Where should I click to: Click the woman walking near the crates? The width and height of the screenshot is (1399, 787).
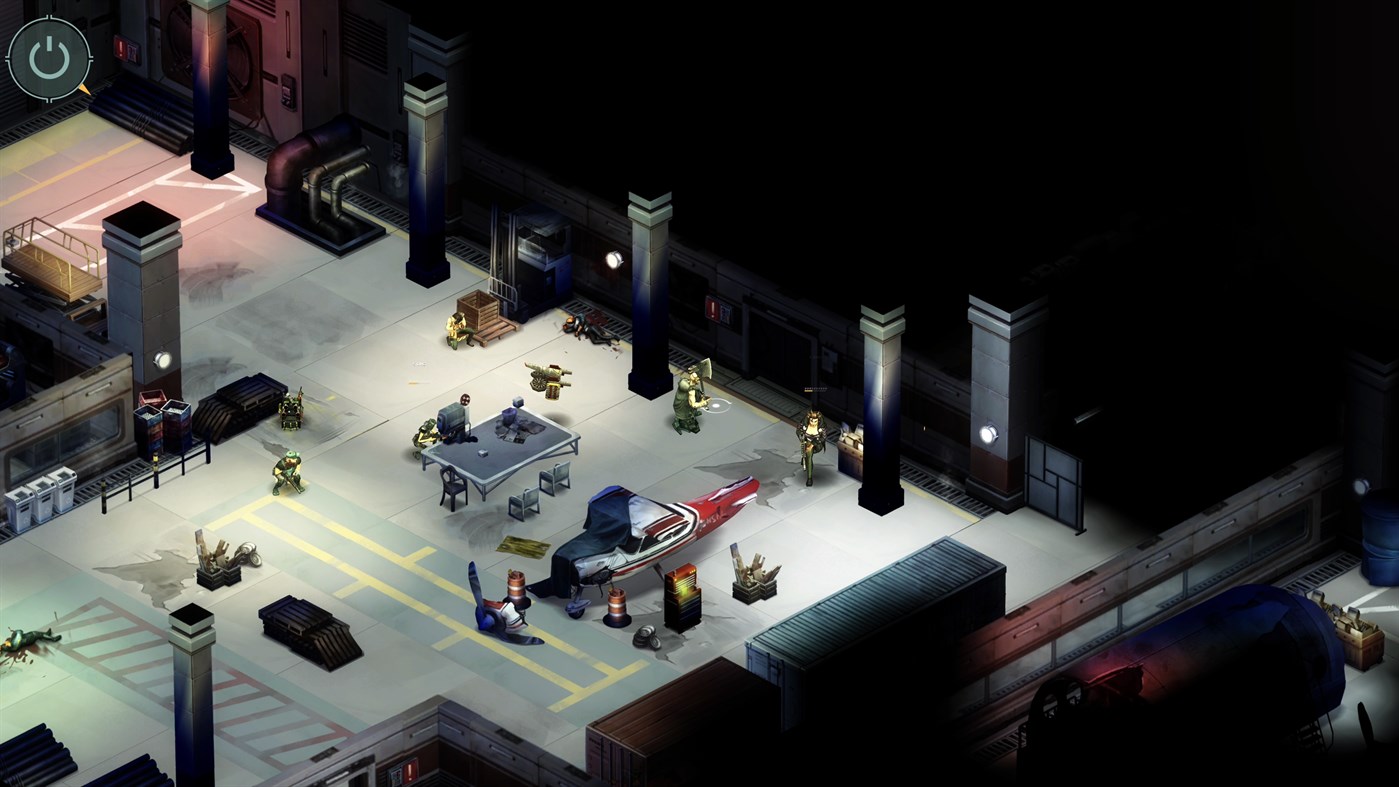click(811, 440)
